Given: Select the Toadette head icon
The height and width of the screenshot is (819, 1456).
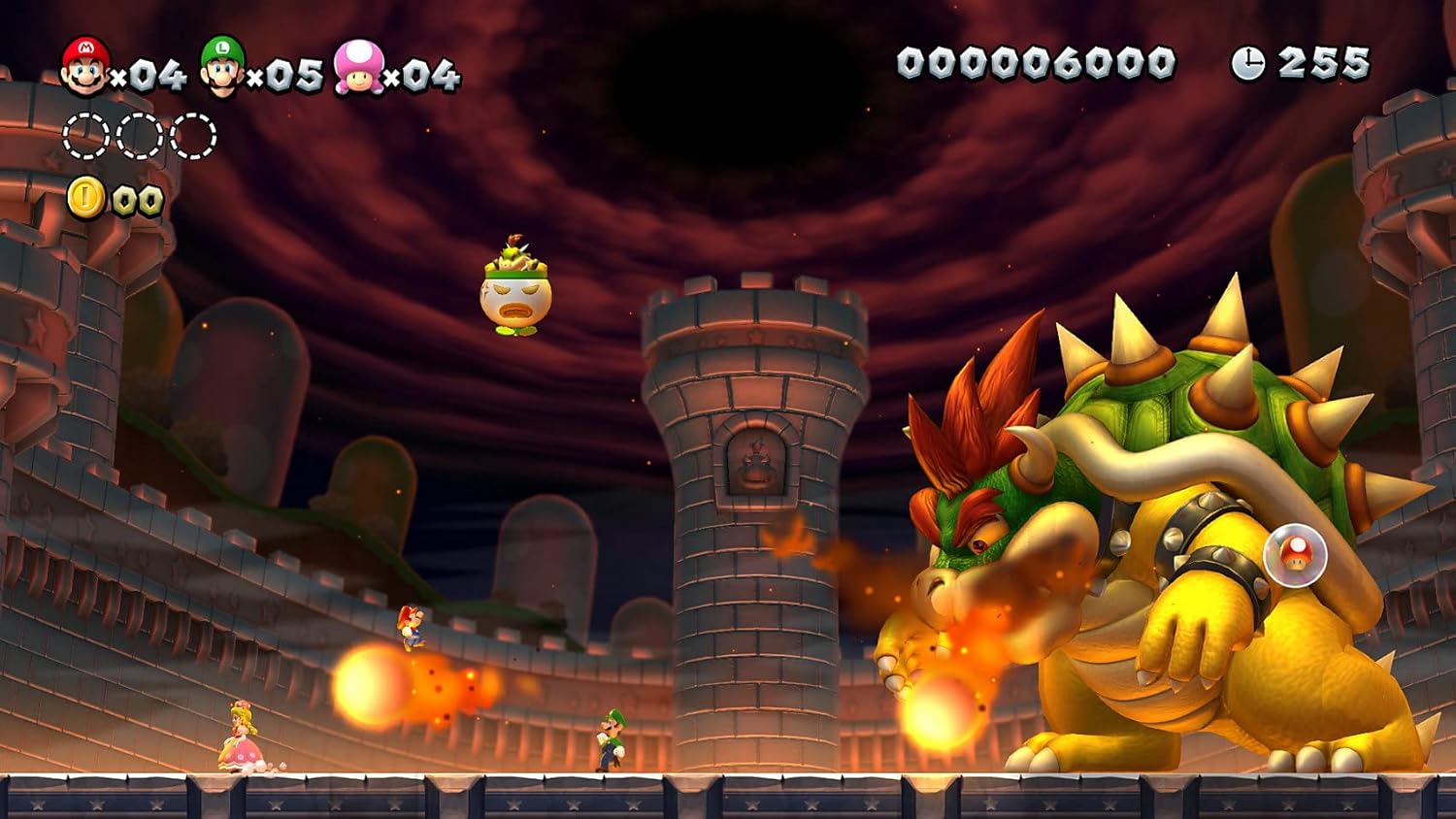Looking at the screenshot, I should click(361, 72).
